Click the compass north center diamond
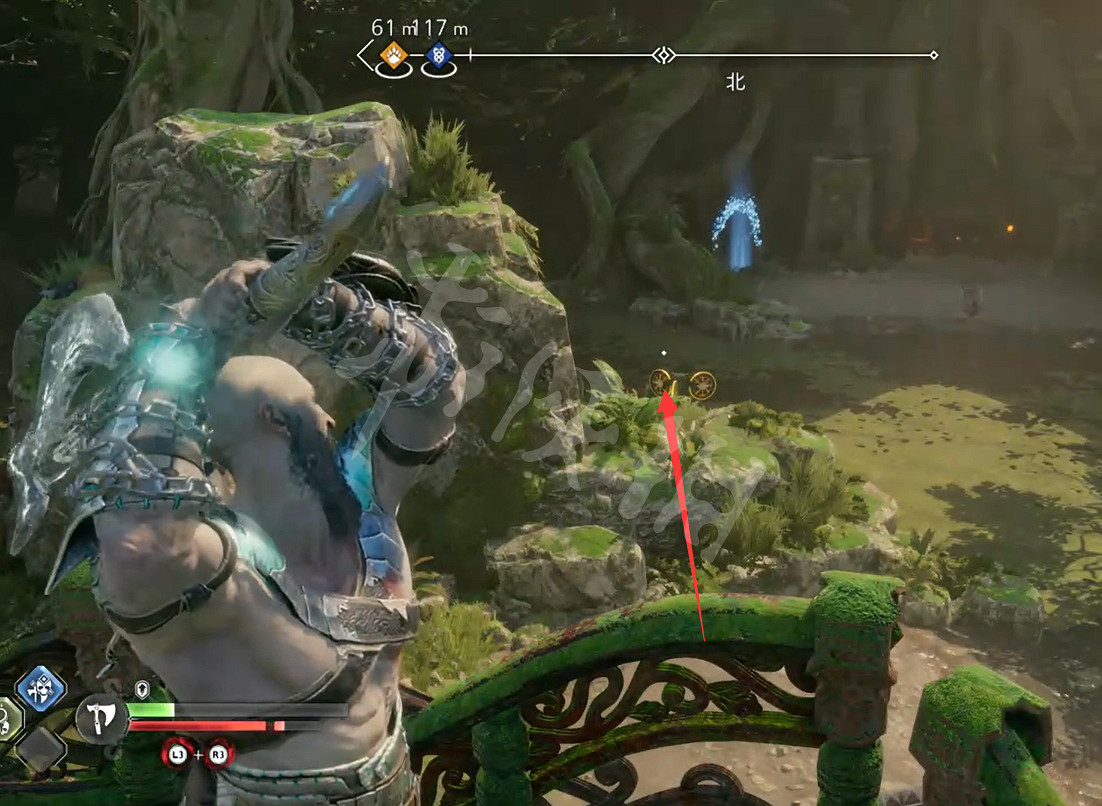Viewport: 1102px width, 806px height. [x=662, y=55]
